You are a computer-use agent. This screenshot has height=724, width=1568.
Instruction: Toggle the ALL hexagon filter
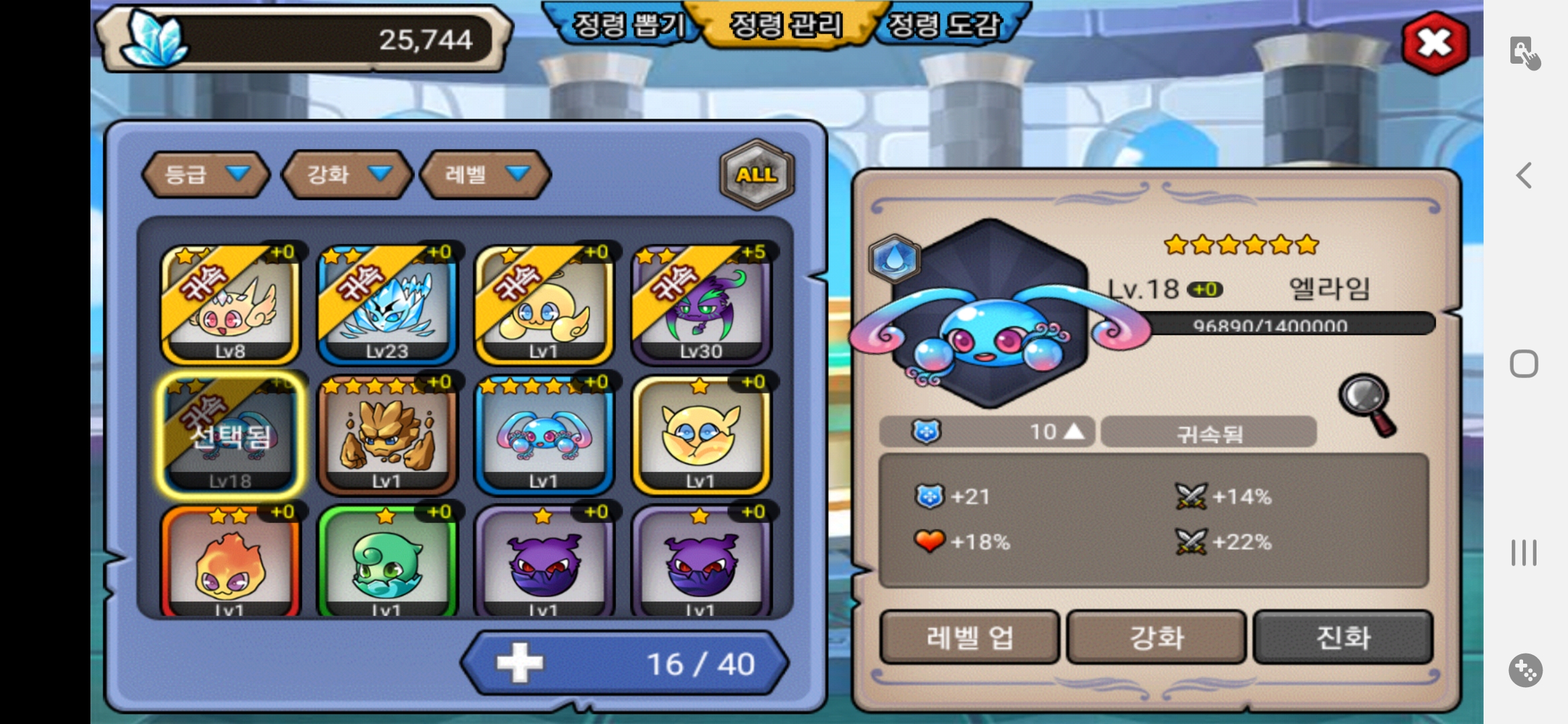point(757,174)
